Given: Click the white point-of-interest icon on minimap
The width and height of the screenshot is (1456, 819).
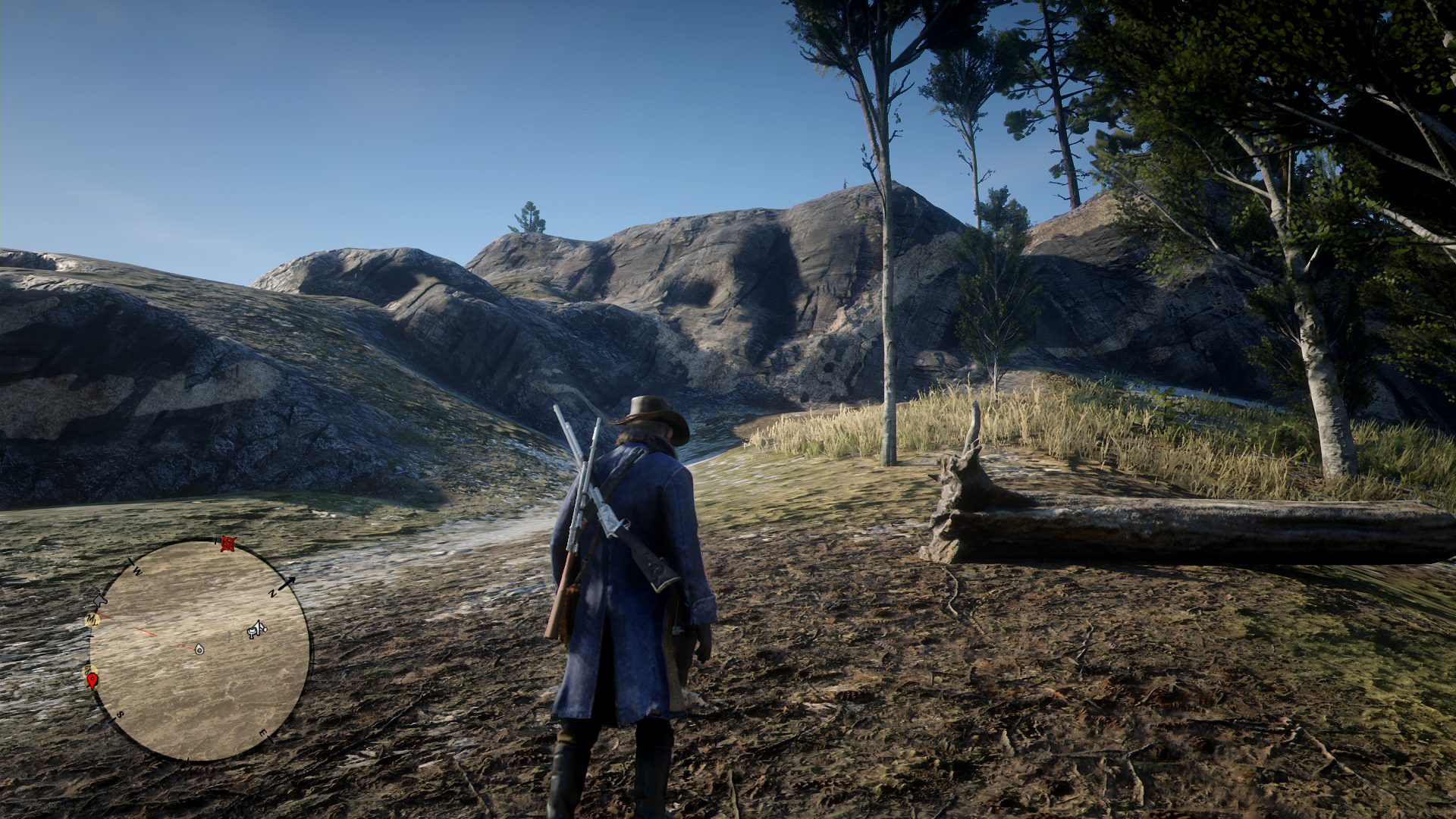Looking at the screenshot, I should 257,629.
